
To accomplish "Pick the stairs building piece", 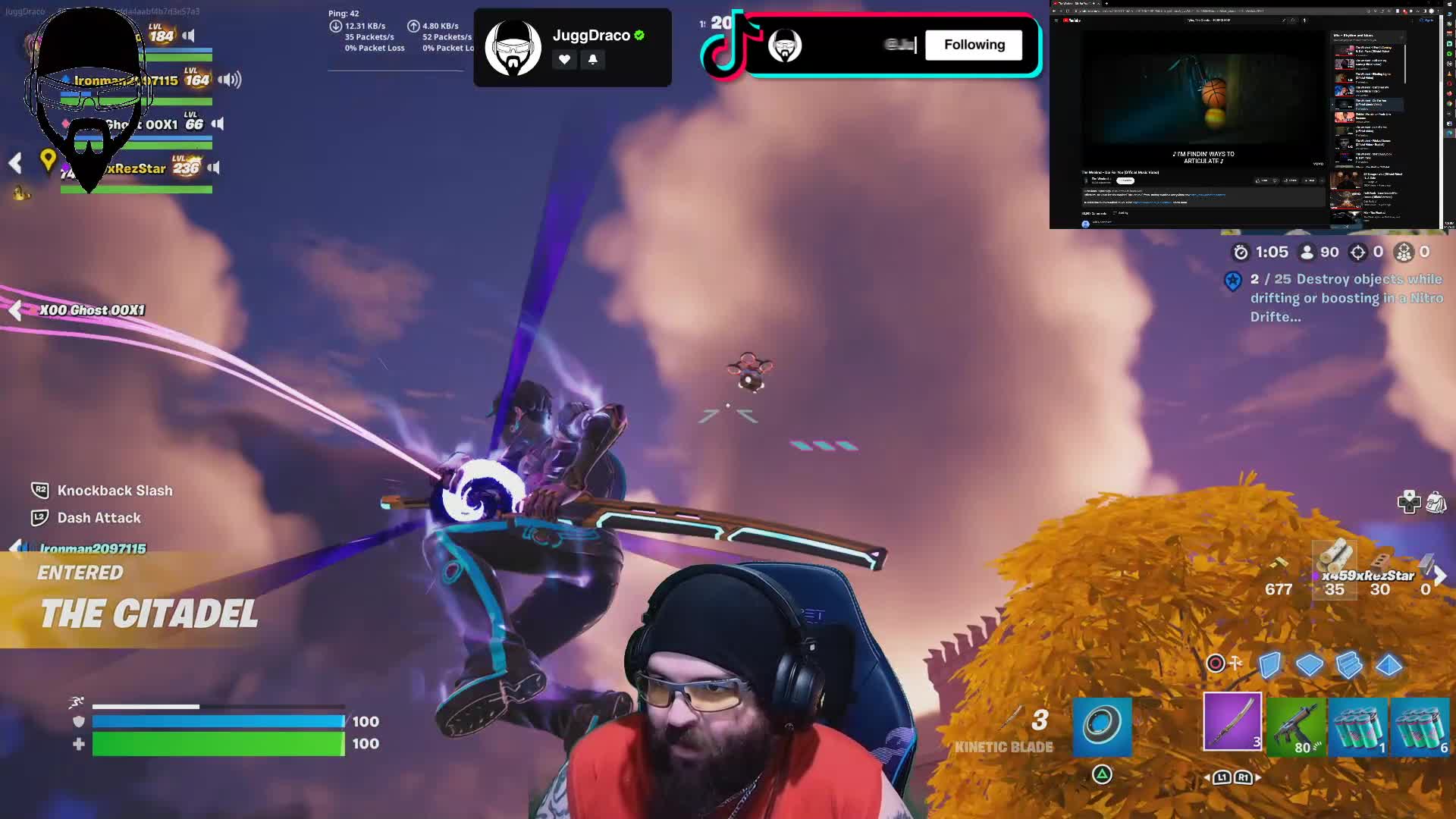I will (x=1348, y=665).
